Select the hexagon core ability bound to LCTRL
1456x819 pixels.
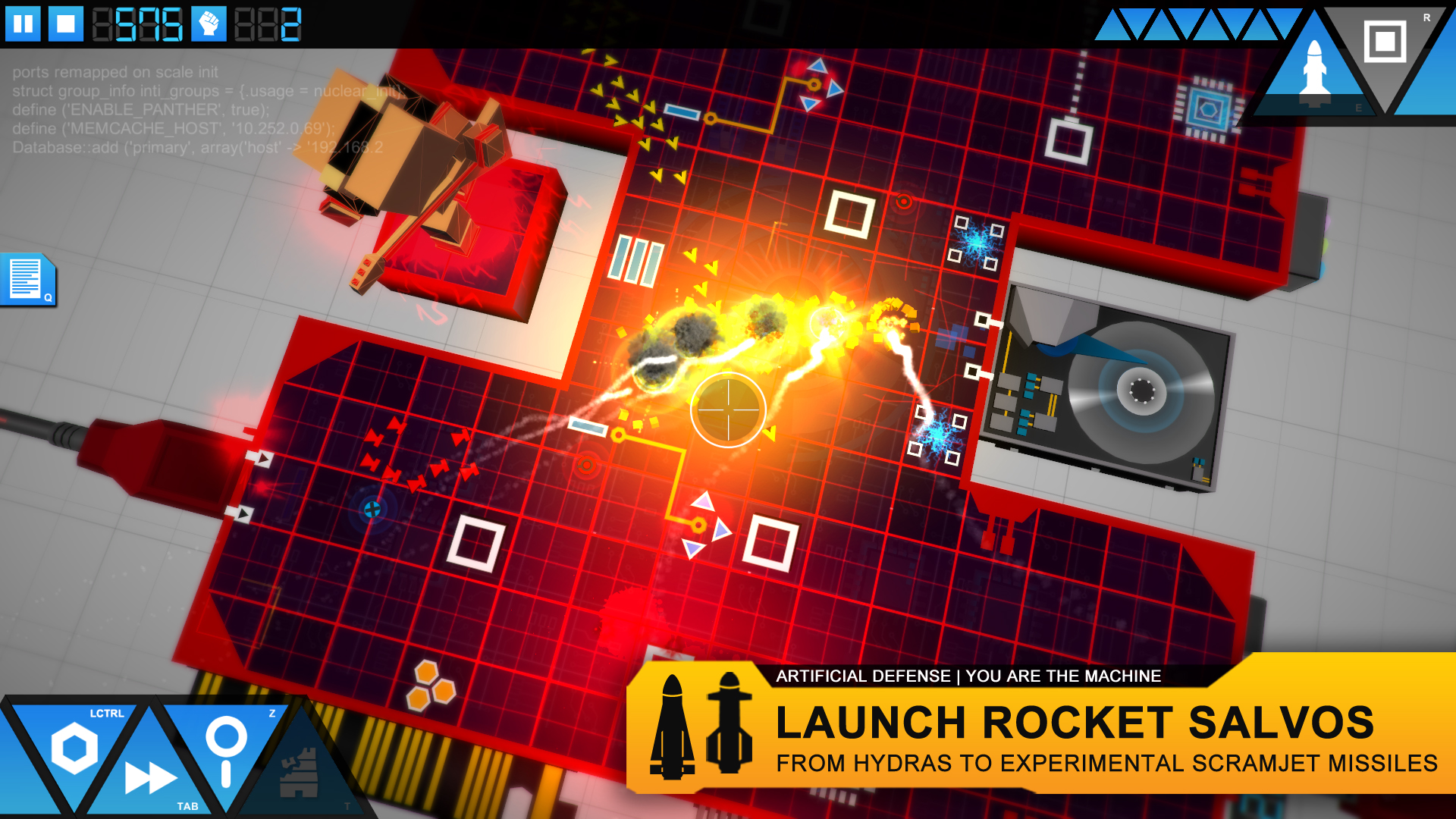coord(74,747)
